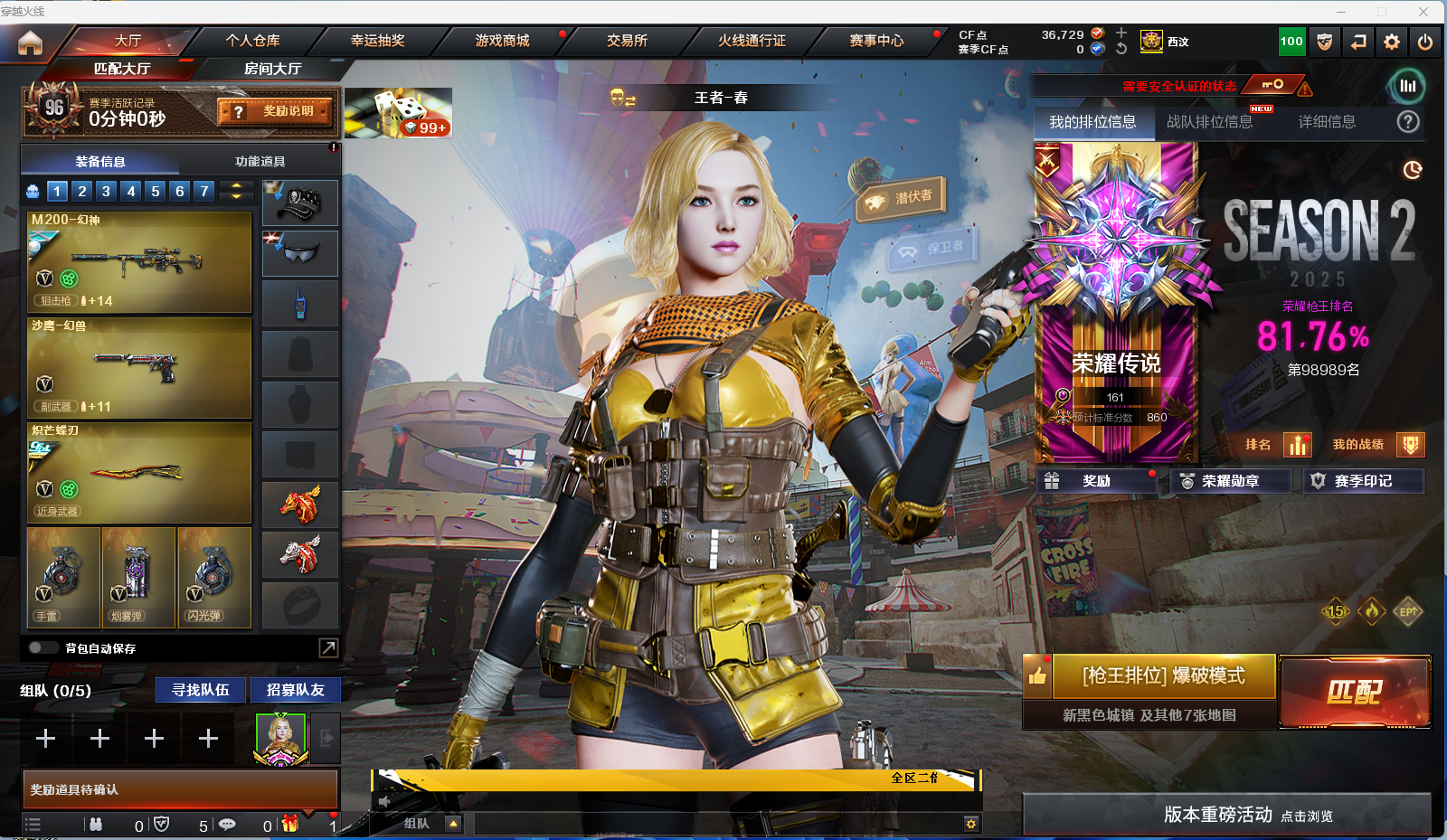Change the [枪王排位] 爆破模式 mode selection

1163,676
